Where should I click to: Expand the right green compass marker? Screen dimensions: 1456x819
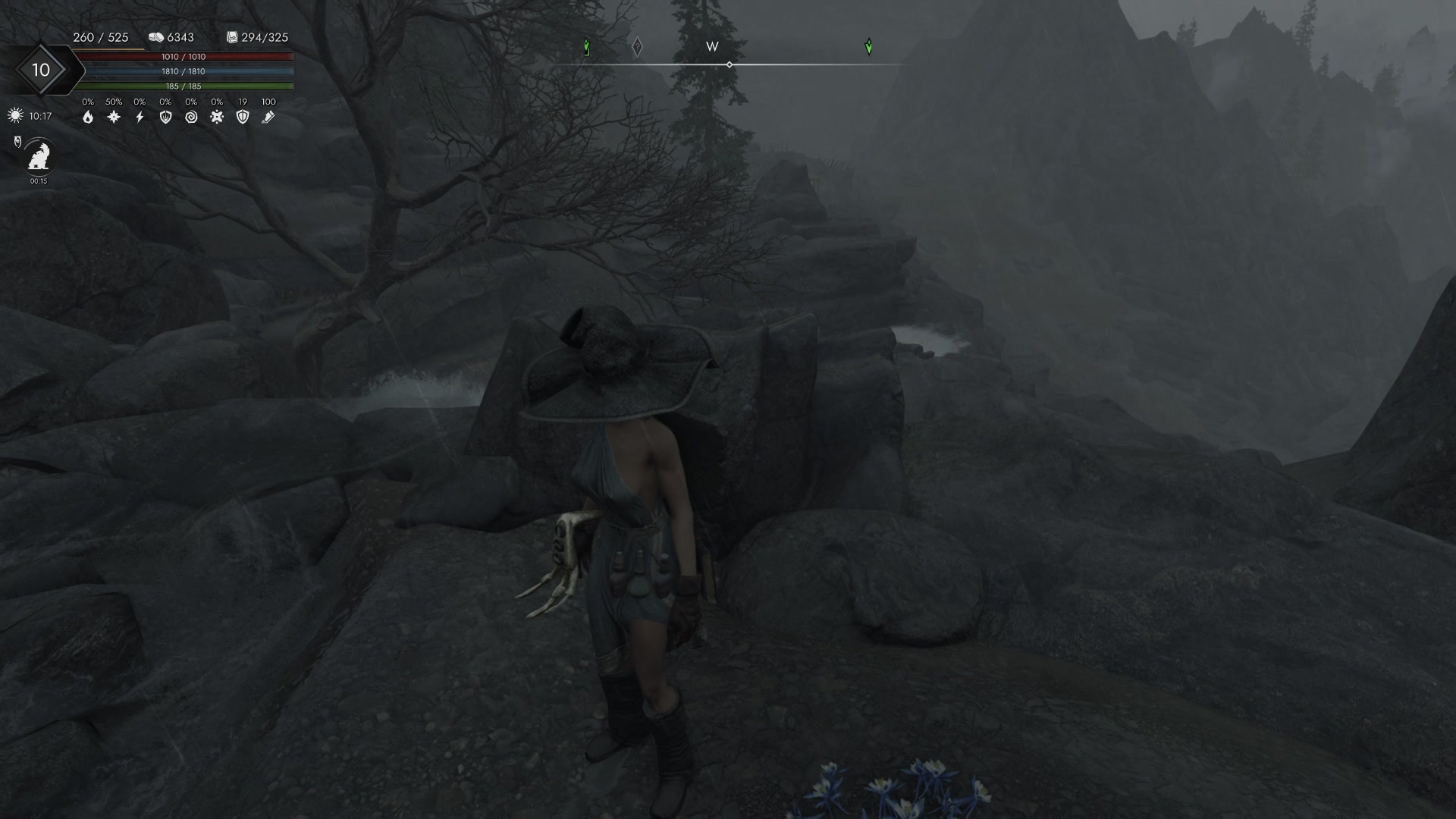pyautogui.click(x=869, y=46)
